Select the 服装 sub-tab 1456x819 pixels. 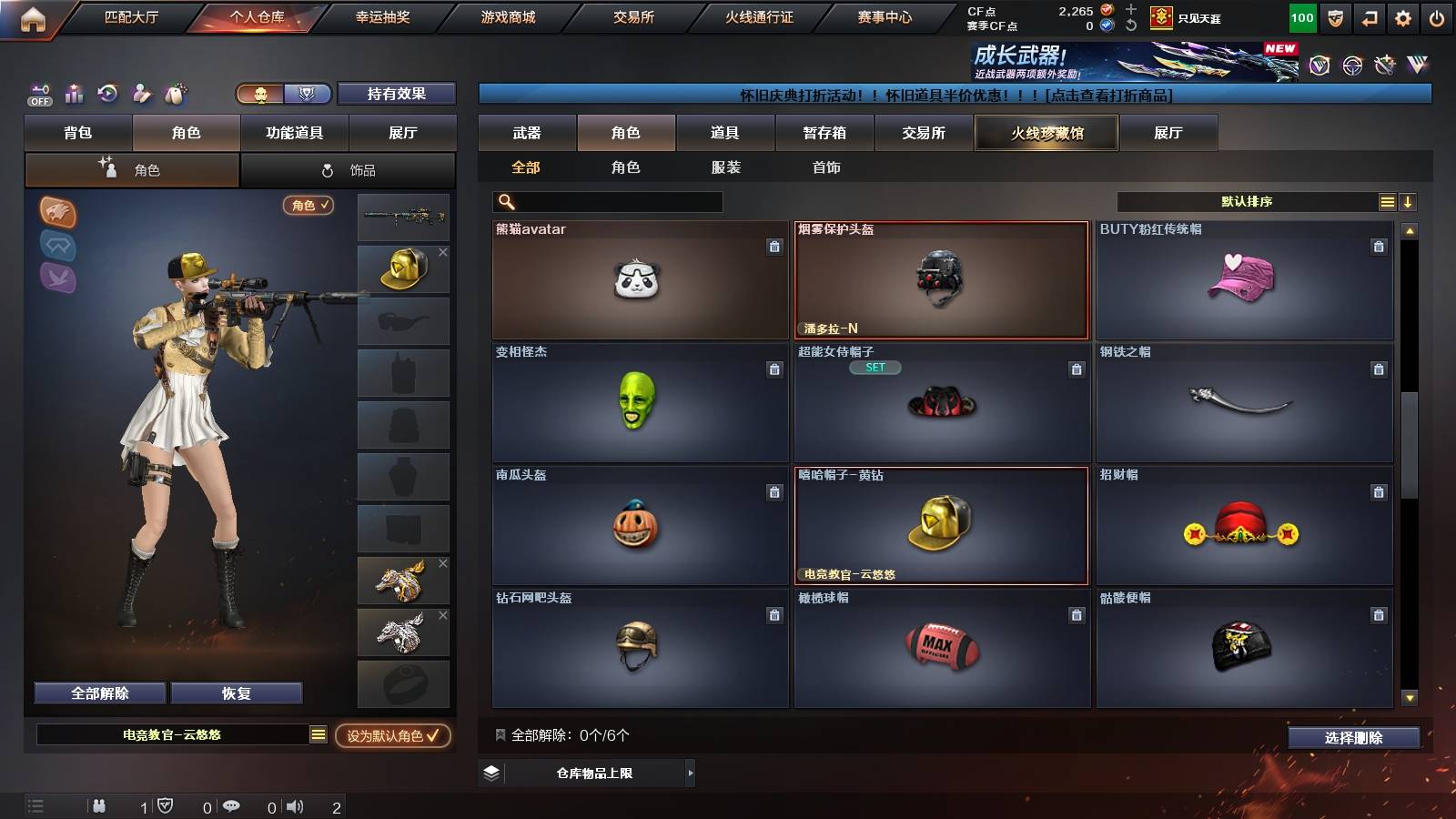click(x=725, y=167)
